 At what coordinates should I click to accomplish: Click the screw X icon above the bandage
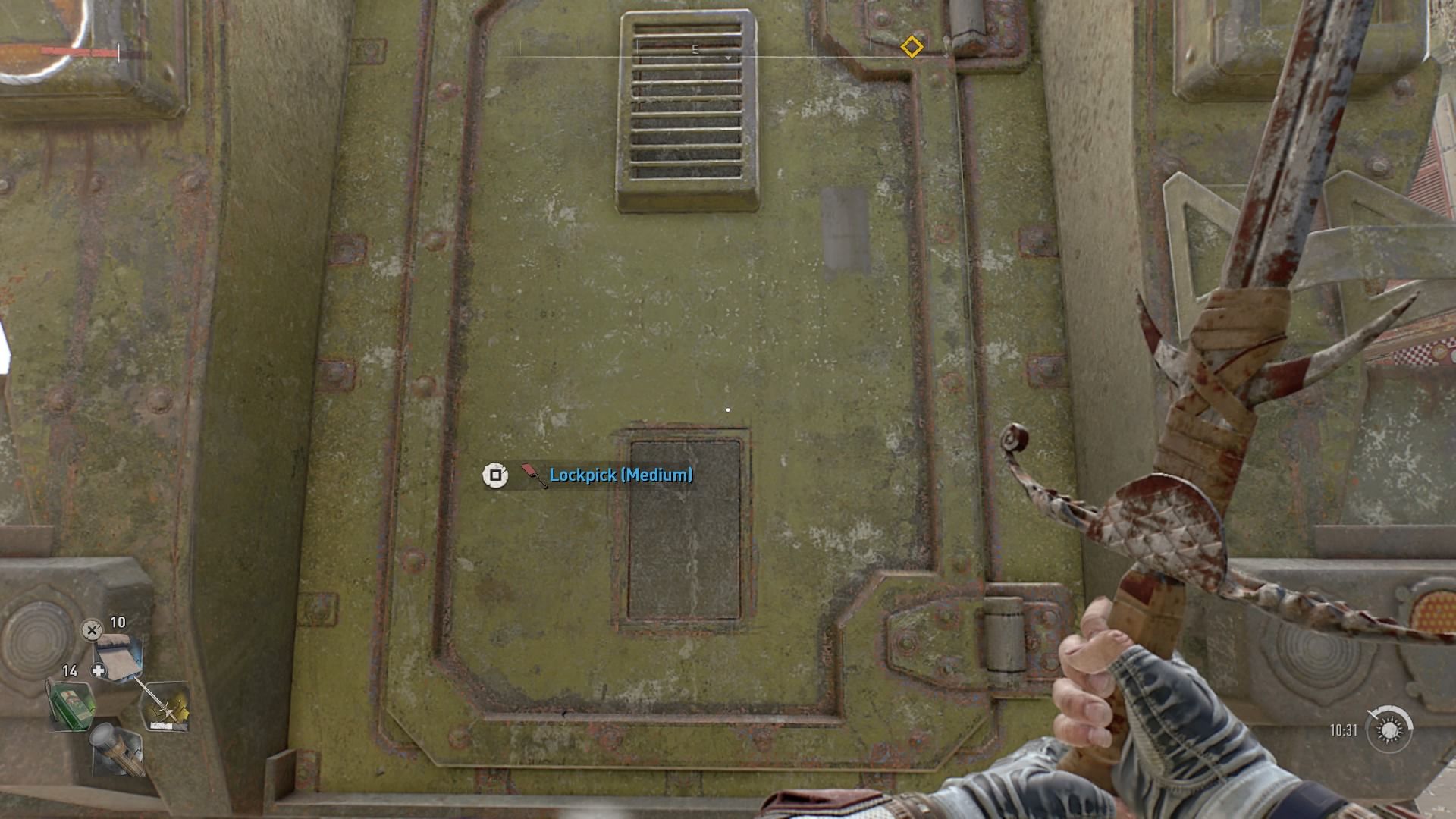(x=91, y=631)
